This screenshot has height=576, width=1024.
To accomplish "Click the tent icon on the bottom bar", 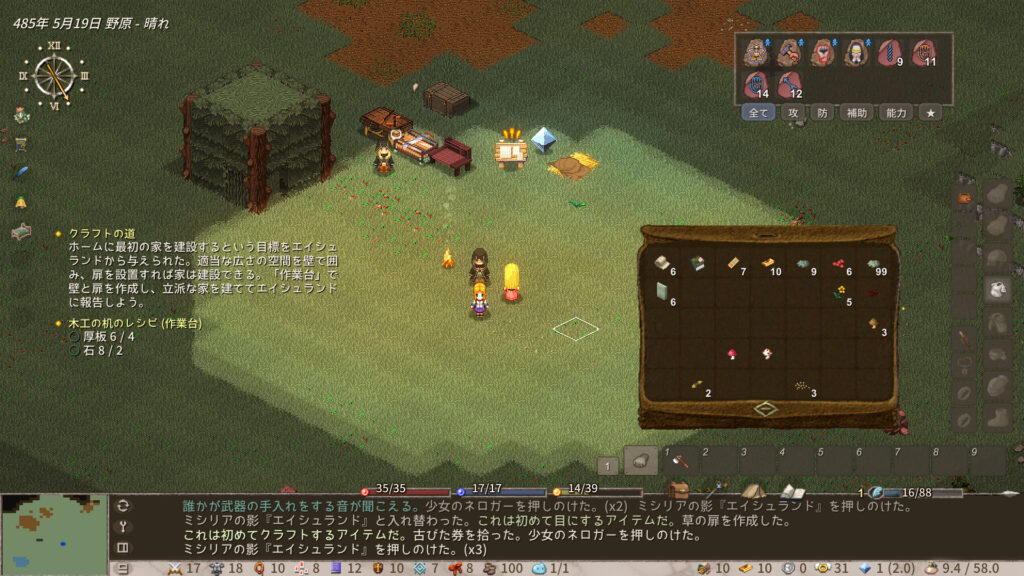I will [x=753, y=491].
